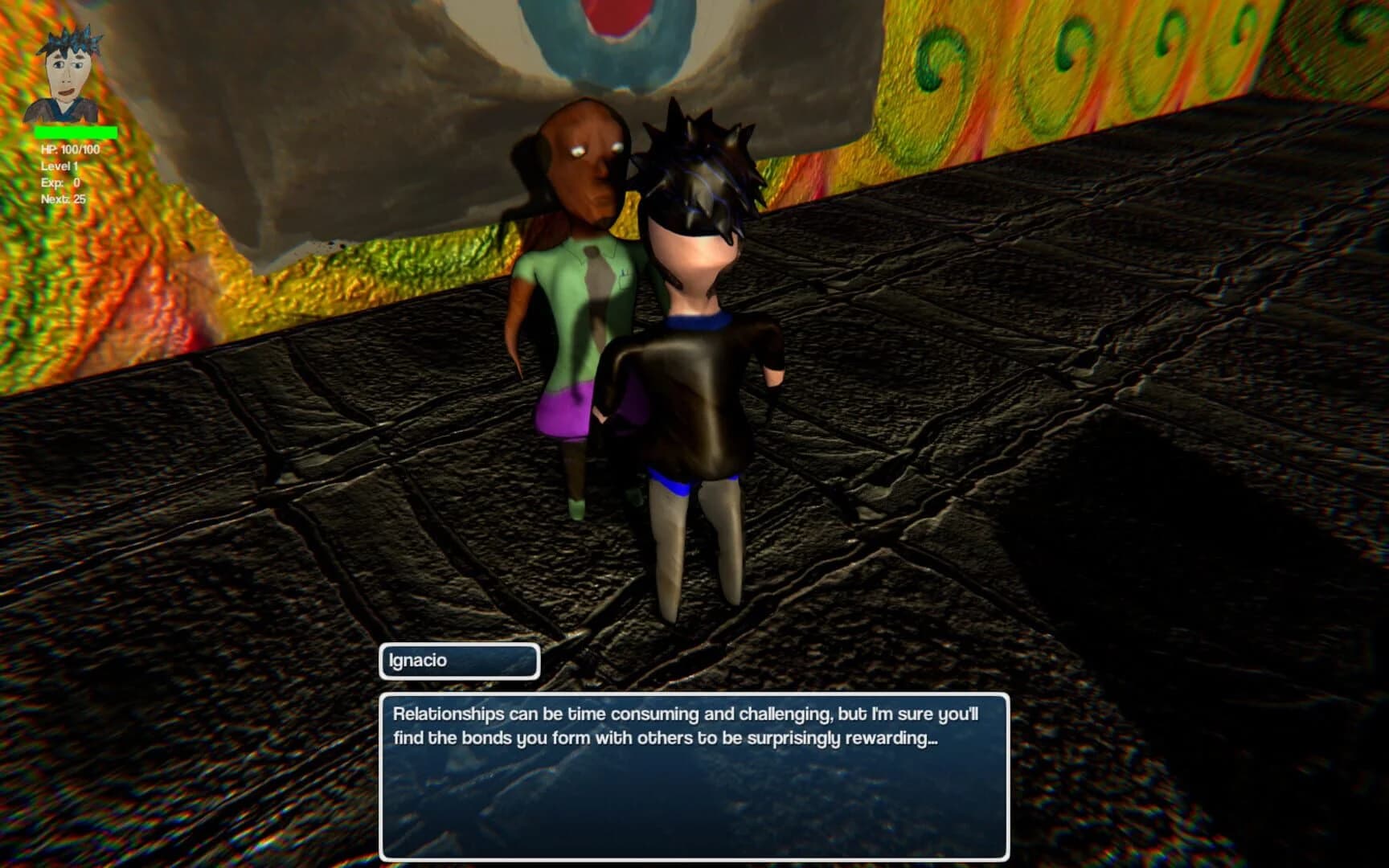The height and width of the screenshot is (868, 1389).
Task: Toggle the HP display by clicking the health bar
Action: point(76,130)
